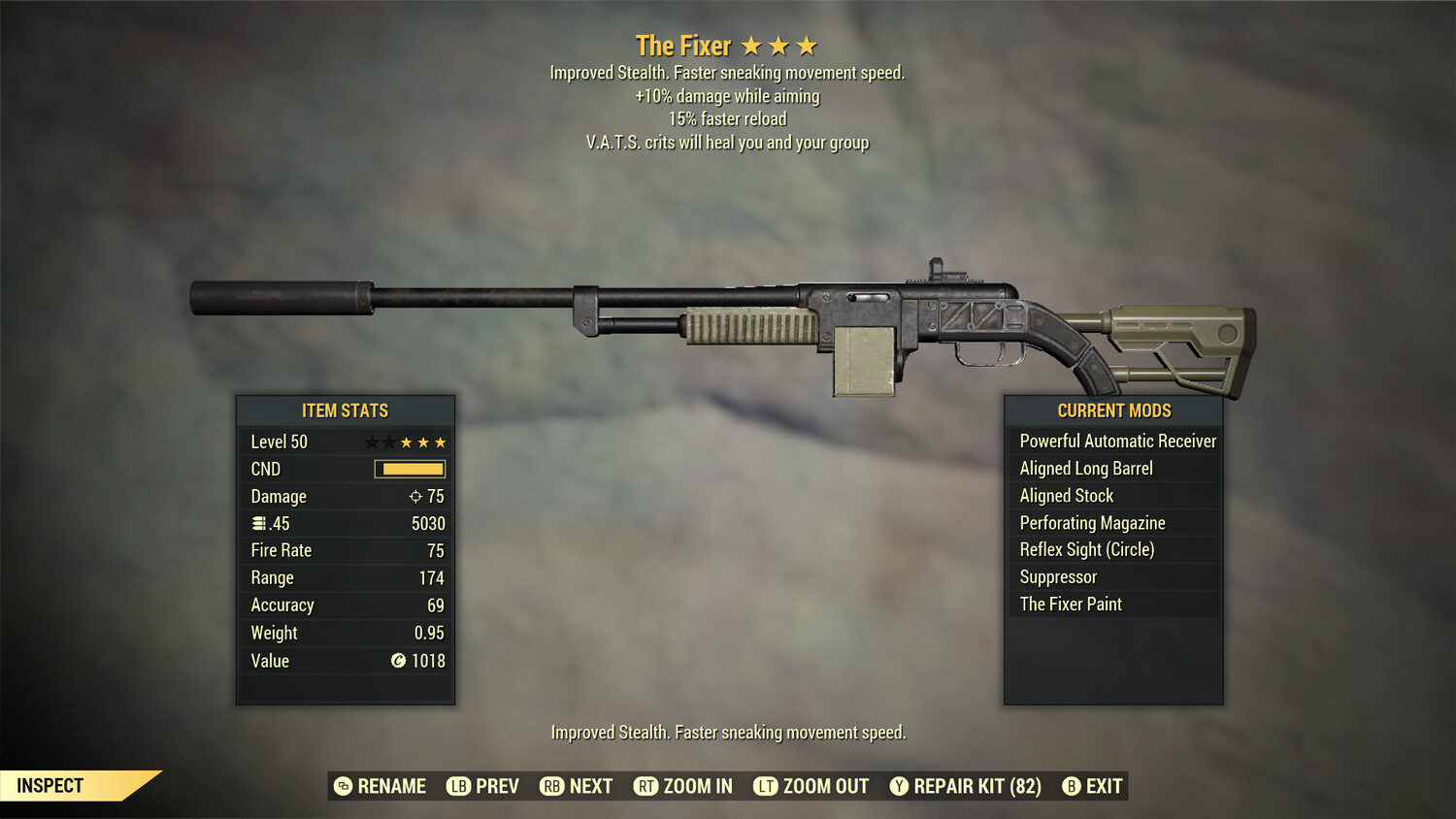Click the Y Repair Kit icon
The height and width of the screenshot is (819, 1456).
point(898,786)
